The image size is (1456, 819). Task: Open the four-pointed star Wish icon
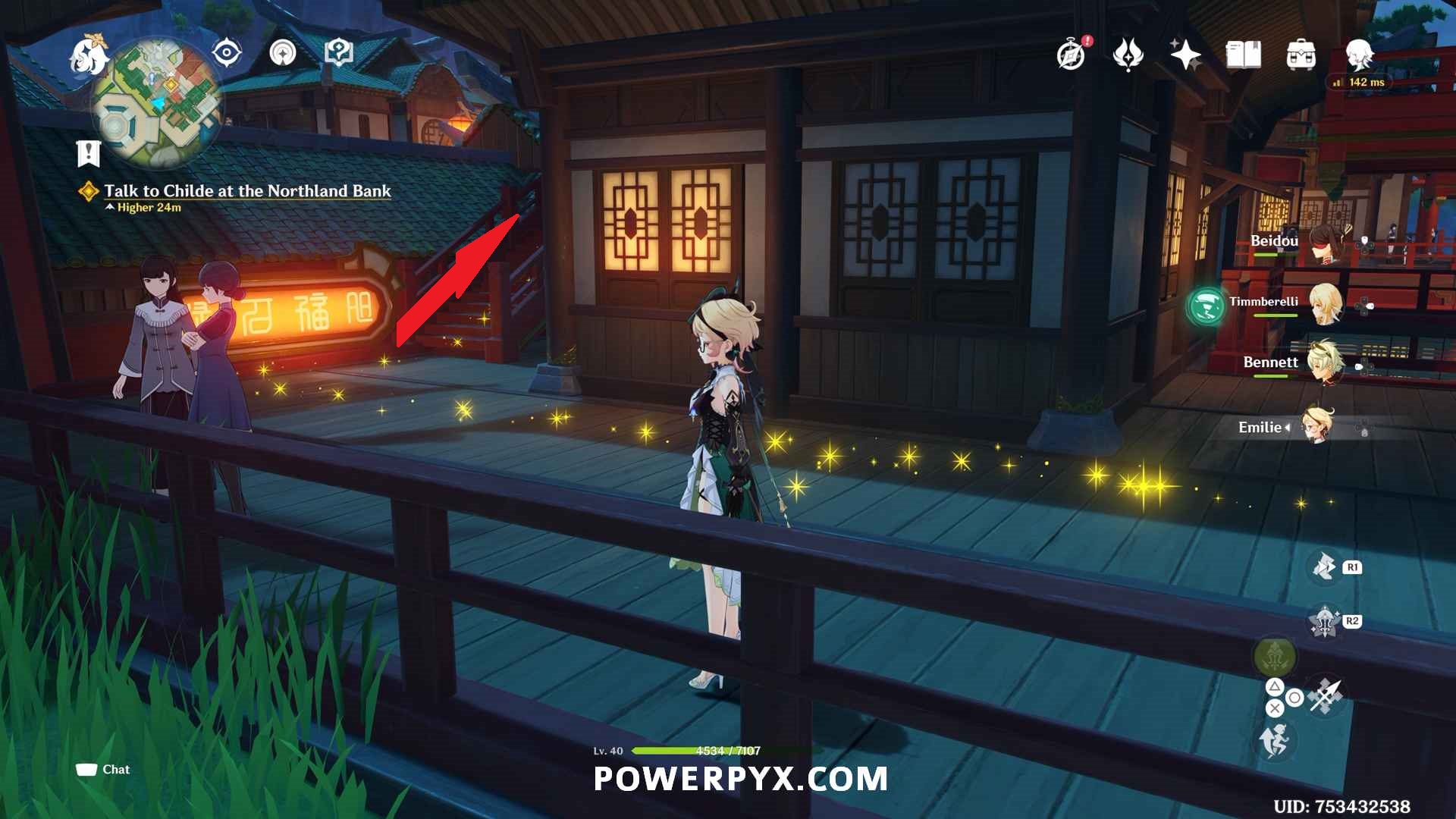(1185, 55)
